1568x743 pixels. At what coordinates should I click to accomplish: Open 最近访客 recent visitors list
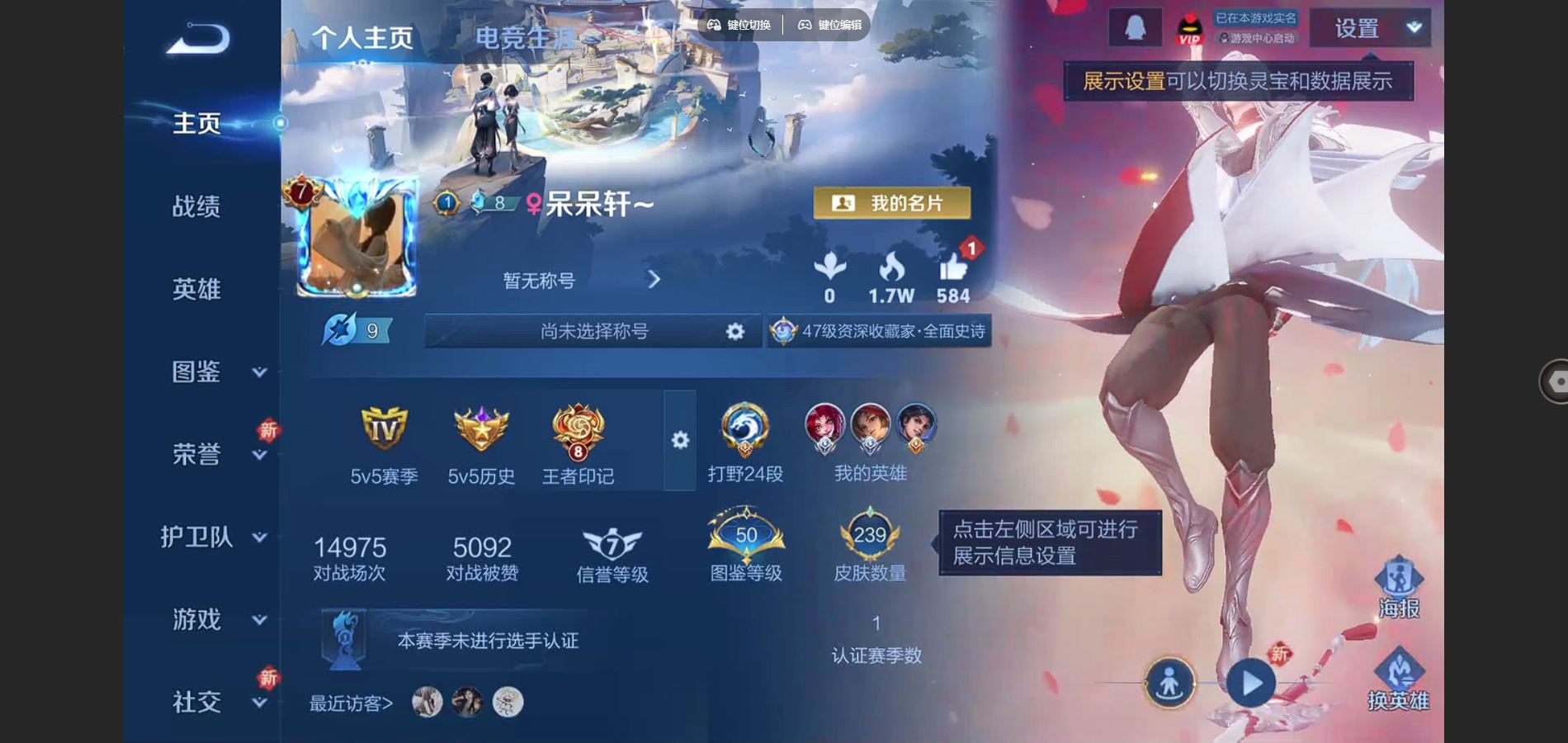(350, 703)
